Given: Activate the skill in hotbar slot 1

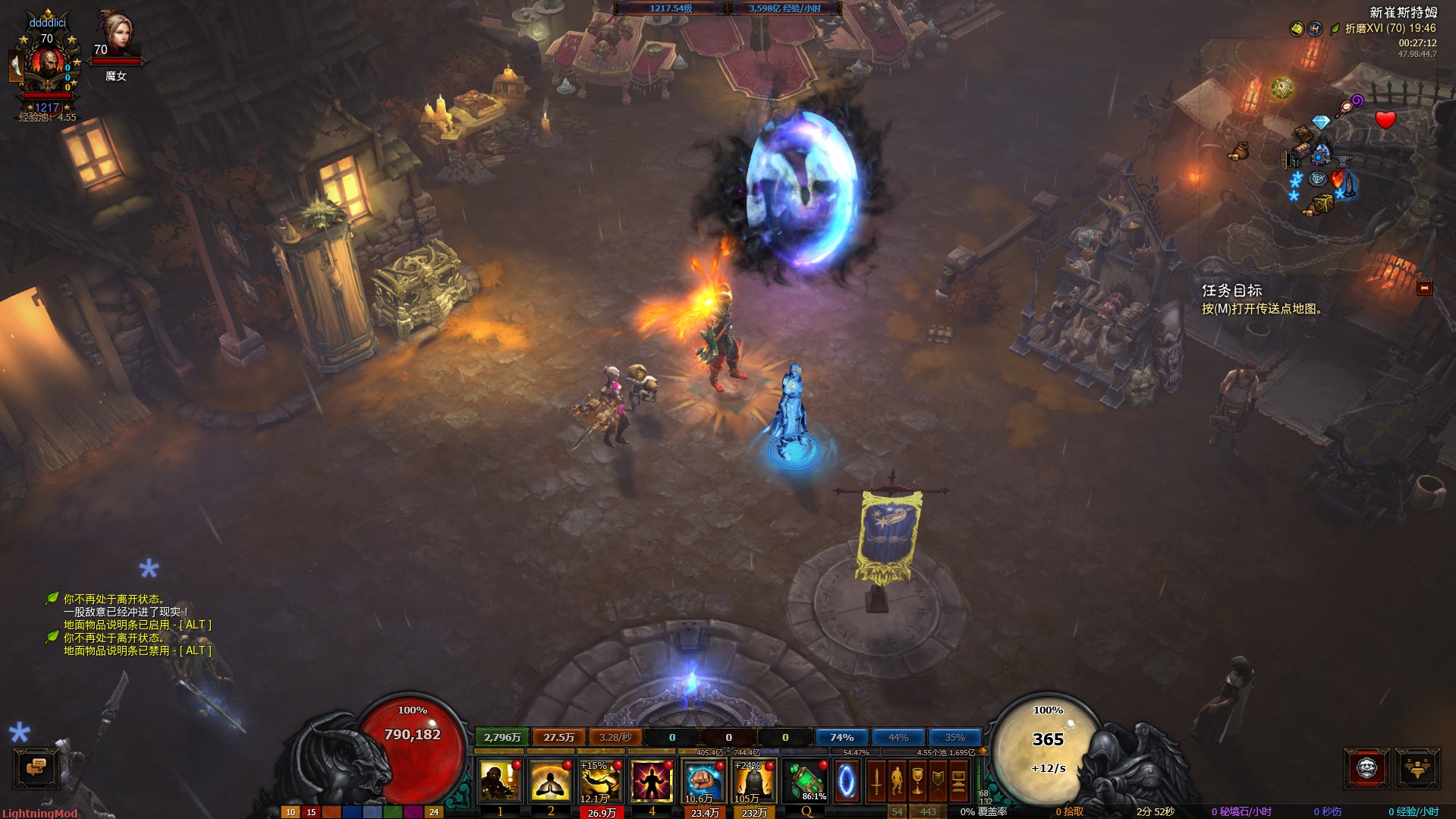Looking at the screenshot, I should pyautogui.click(x=499, y=781).
